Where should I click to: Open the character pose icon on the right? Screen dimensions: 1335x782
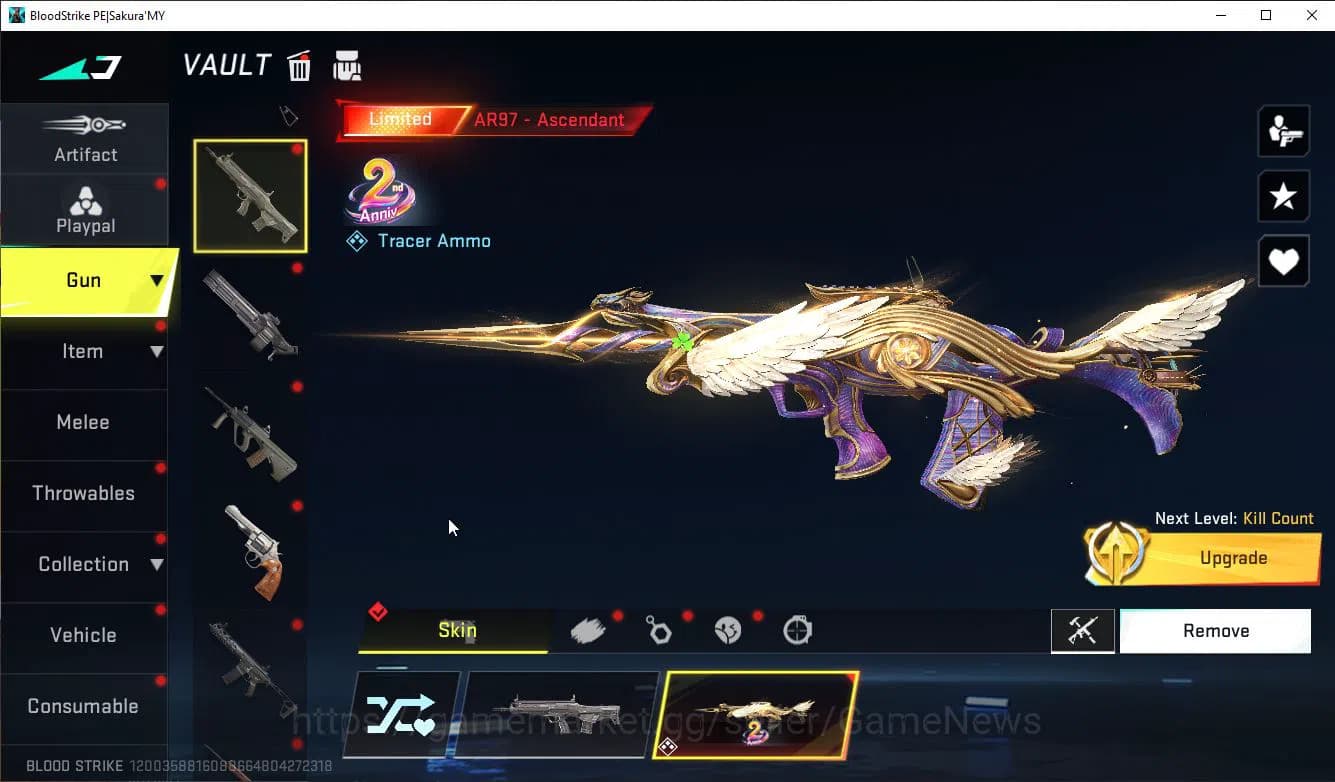pyautogui.click(x=1283, y=130)
